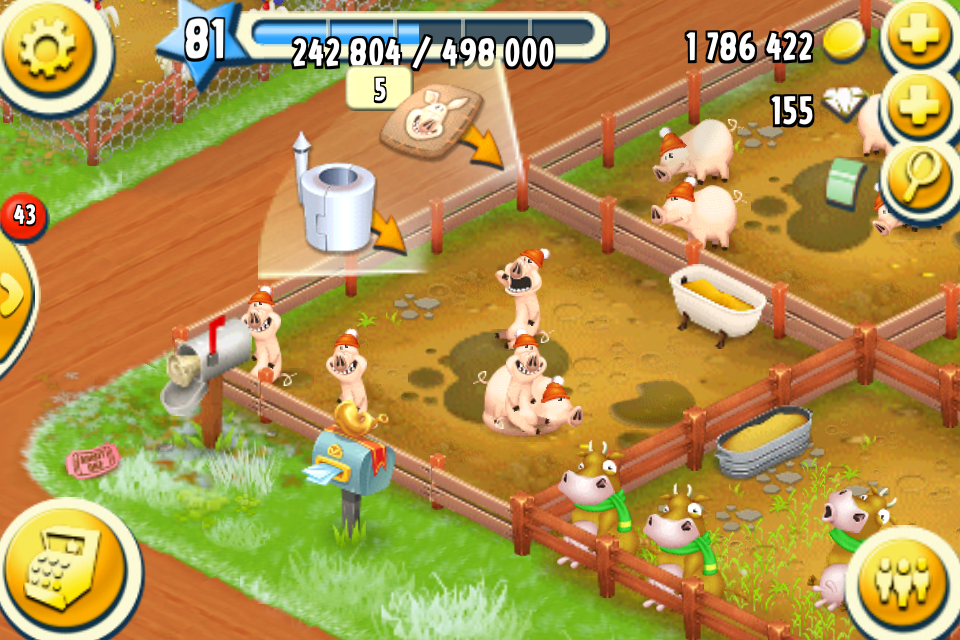Add more coins with the plus button

click(x=918, y=37)
